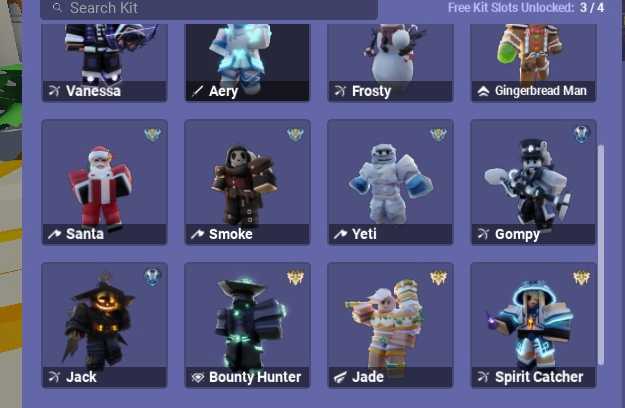The width and height of the screenshot is (625, 408).
Task: Select the Spirit Catcher kit
Action: (533, 324)
